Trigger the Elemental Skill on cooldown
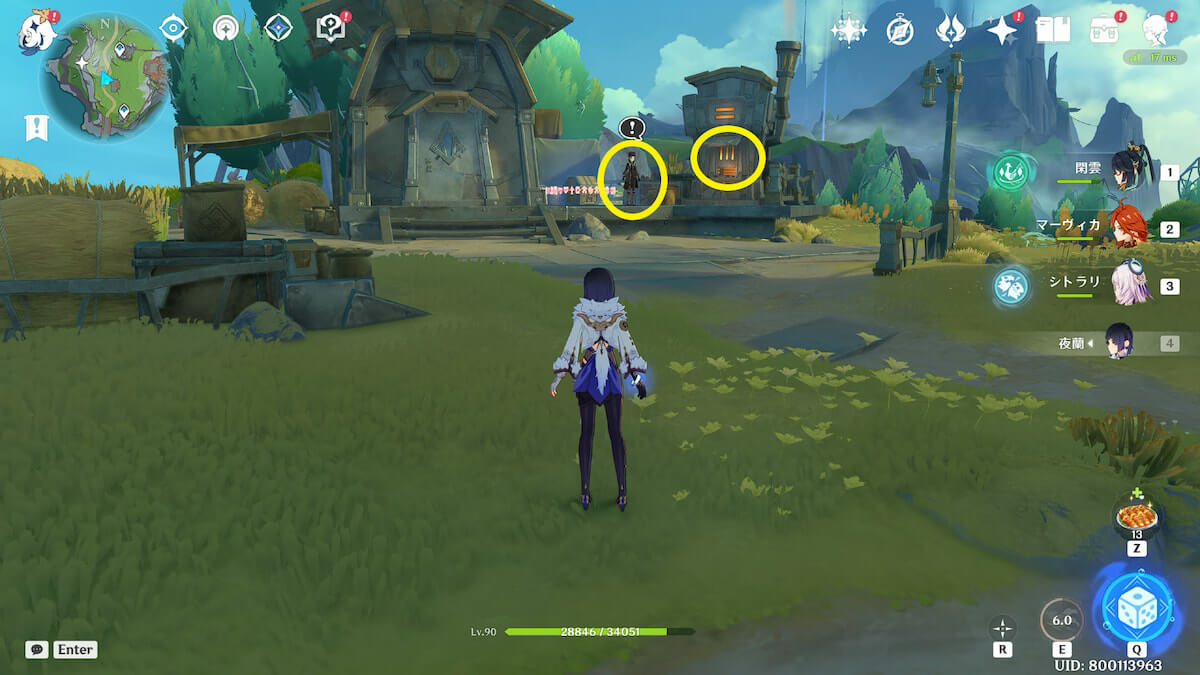 [x=1061, y=620]
